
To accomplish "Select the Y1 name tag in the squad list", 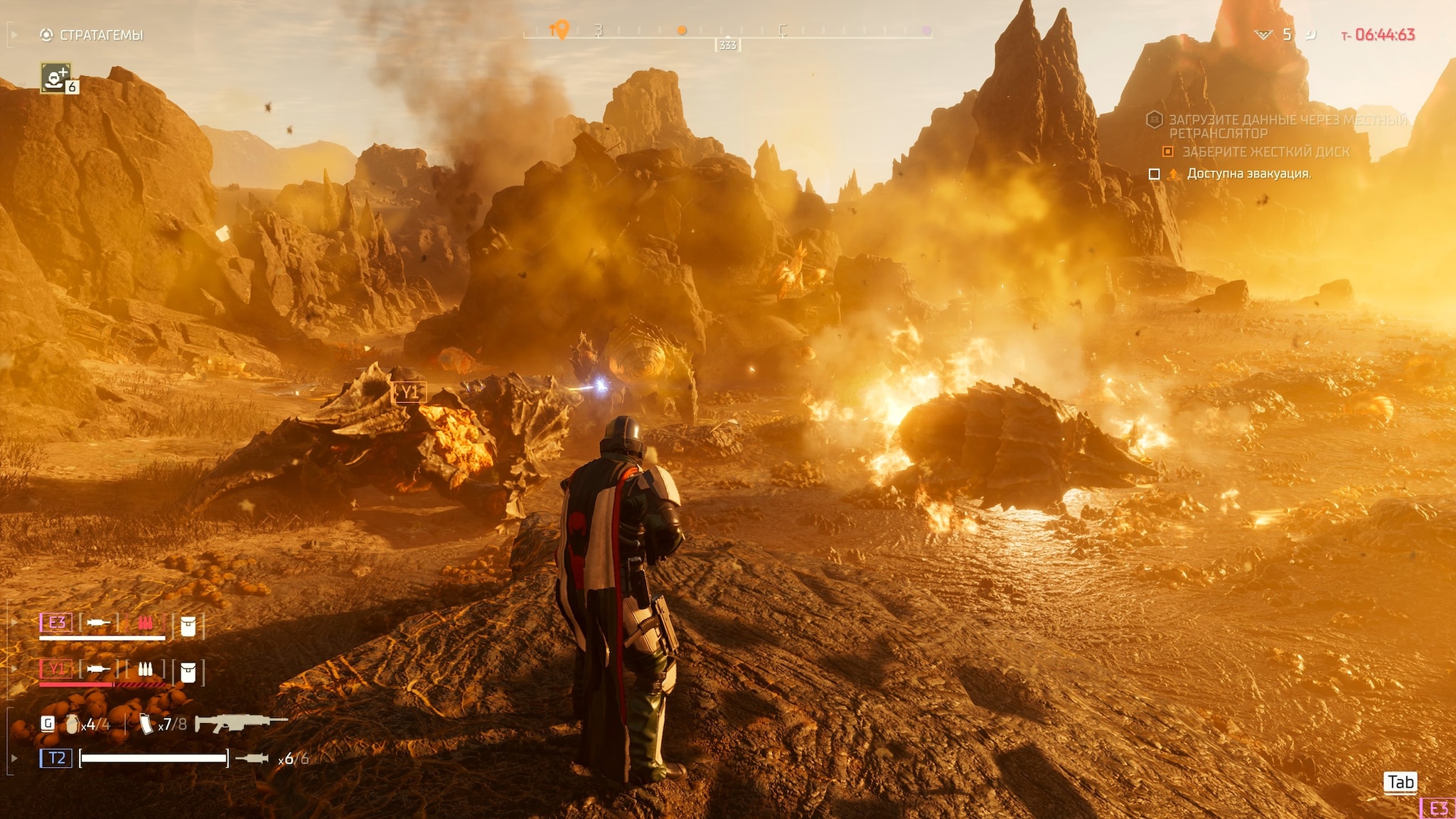I will pyautogui.click(x=56, y=668).
